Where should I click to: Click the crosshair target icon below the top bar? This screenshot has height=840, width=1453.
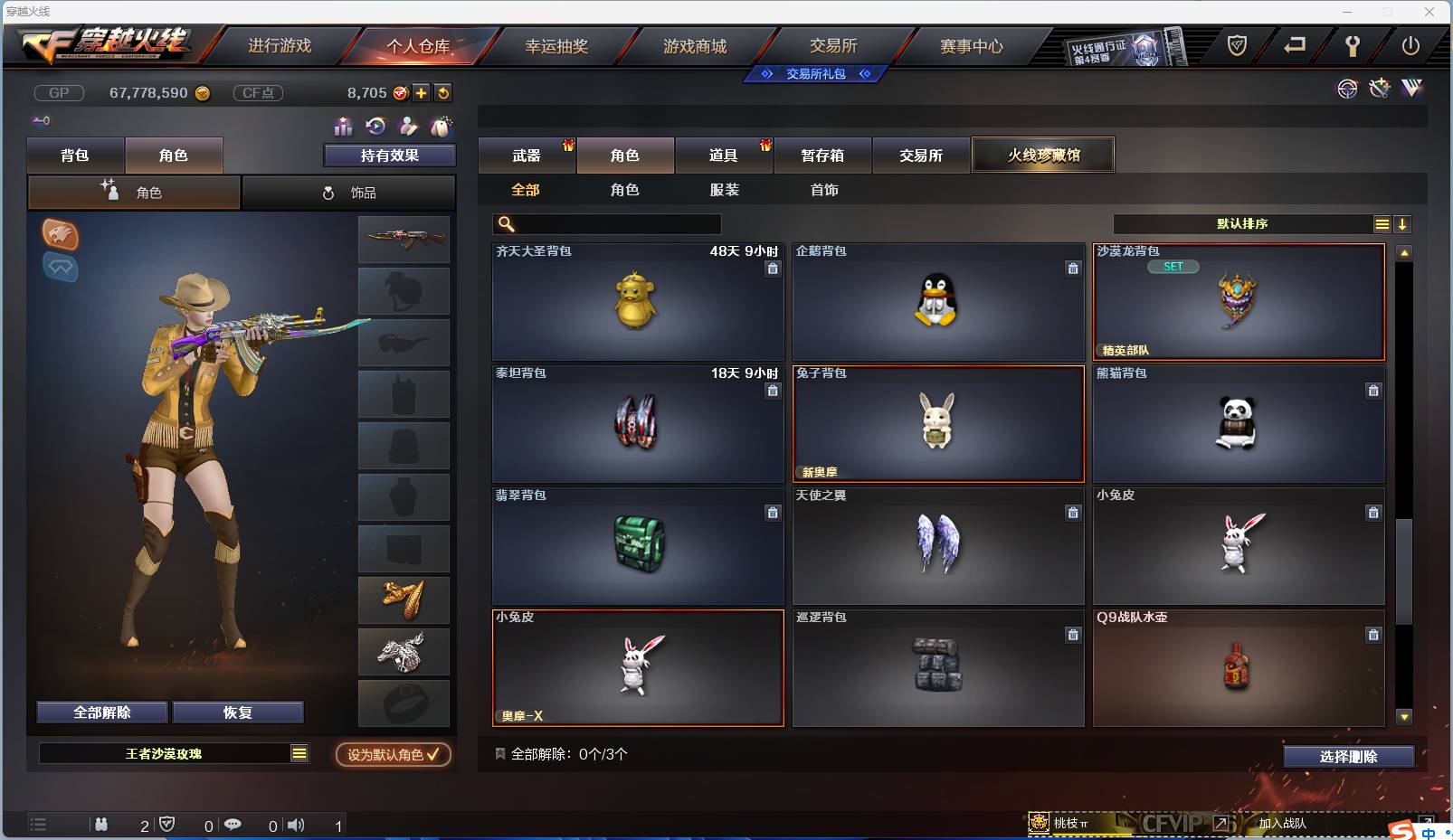1348,89
